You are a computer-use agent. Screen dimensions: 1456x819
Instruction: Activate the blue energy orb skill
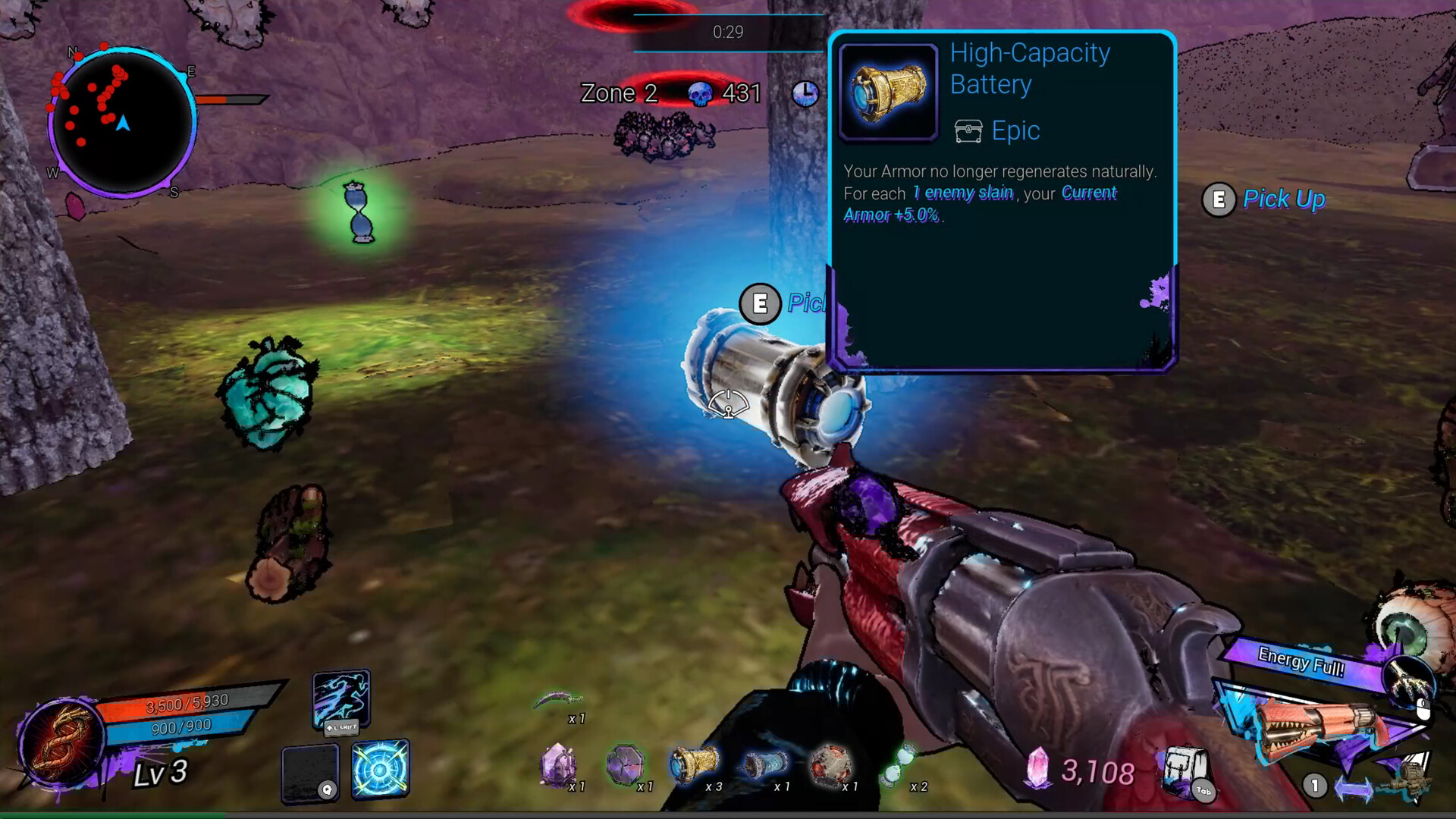pos(380,769)
